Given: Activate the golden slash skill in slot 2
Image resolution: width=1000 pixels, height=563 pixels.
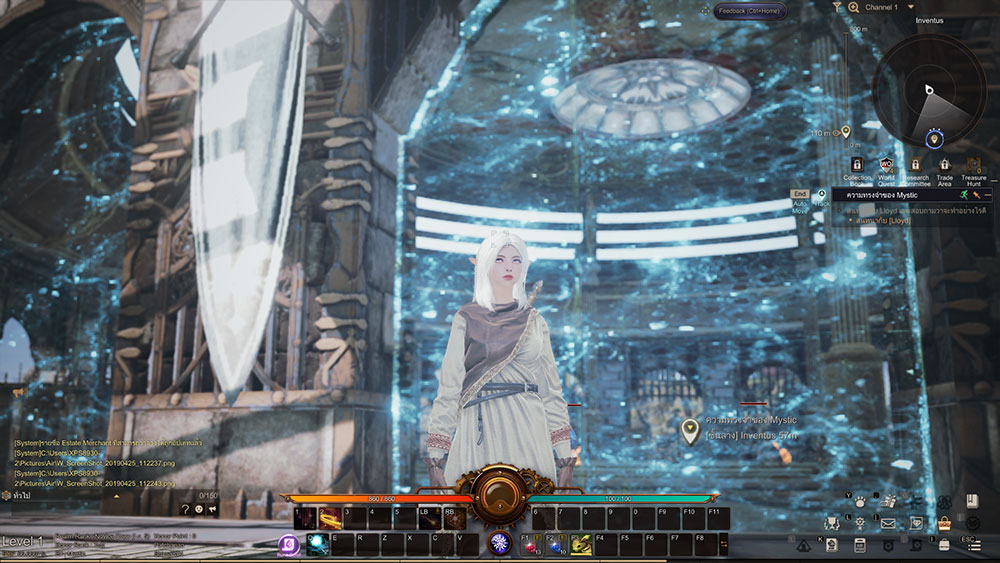Looking at the screenshot, I should [330, 519].
